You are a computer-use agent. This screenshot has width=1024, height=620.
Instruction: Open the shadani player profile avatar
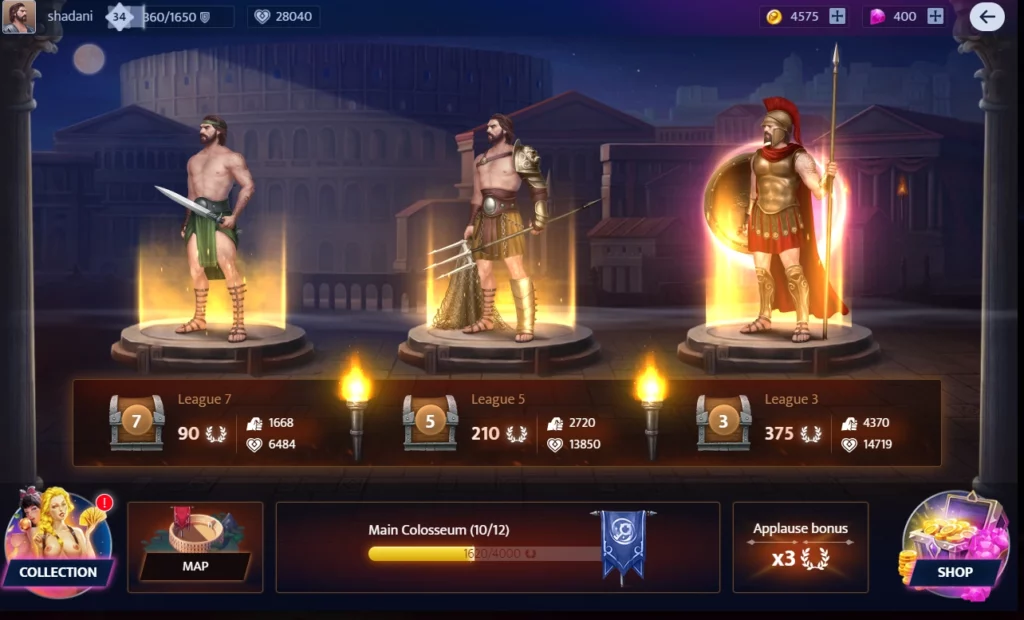pos(18,17)
